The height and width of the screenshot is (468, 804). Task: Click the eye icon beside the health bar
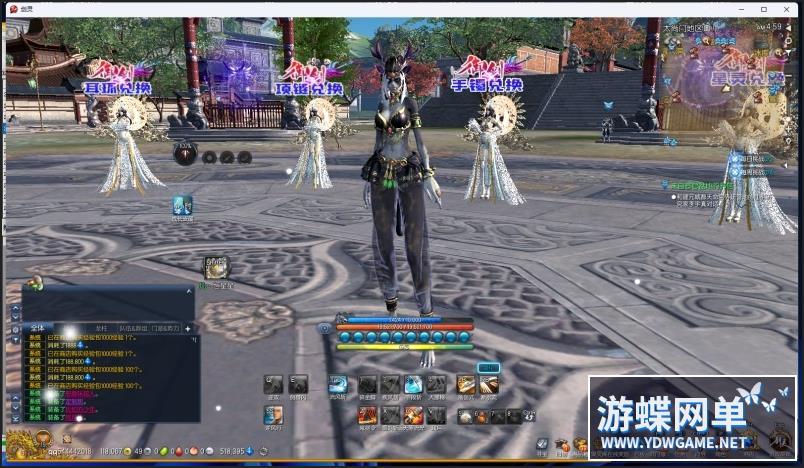[x=324, y=328]
